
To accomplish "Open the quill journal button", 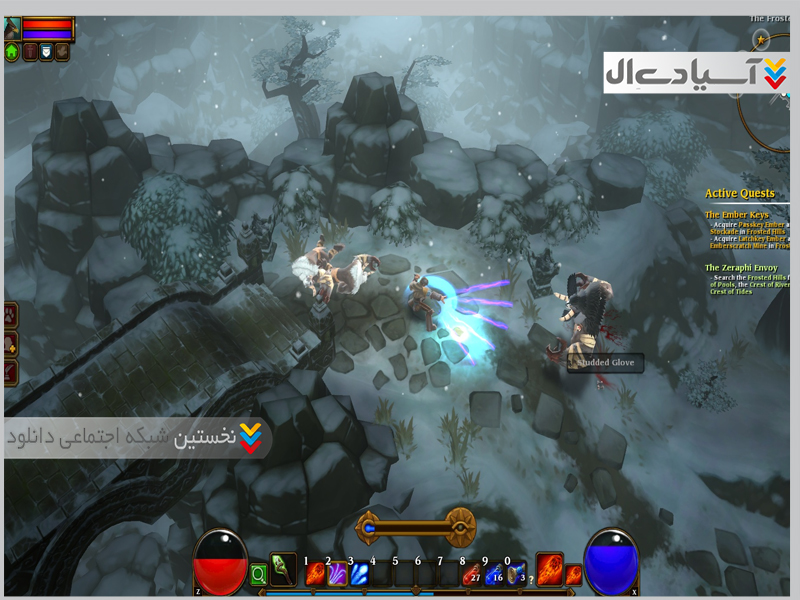I will click(x=12, y=372).
